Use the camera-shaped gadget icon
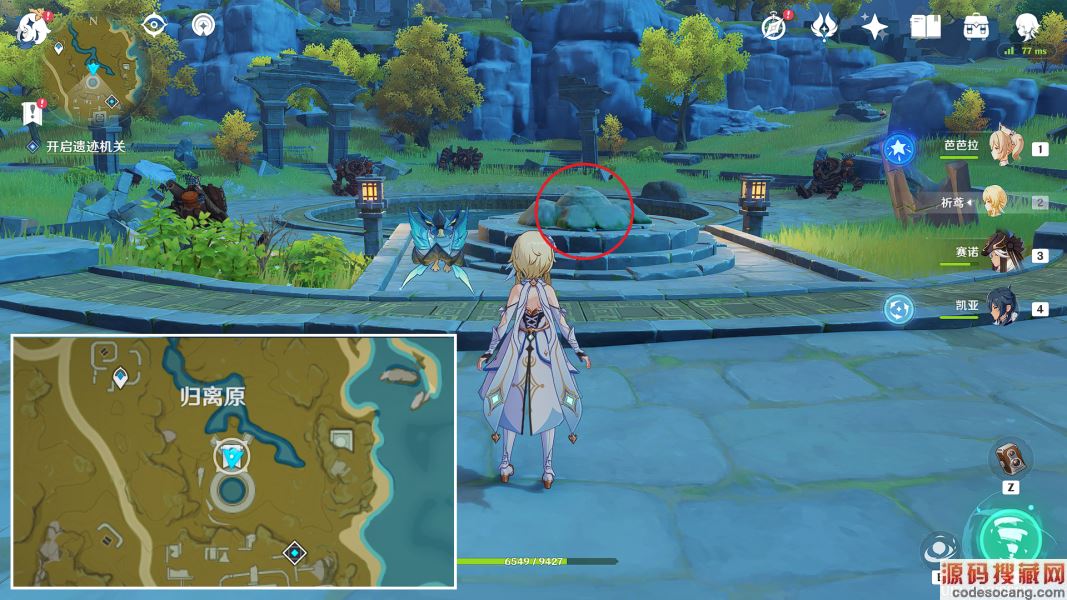Image resolution: width=1067 pixels, height=600 pixels. (x=1009, y=459)
